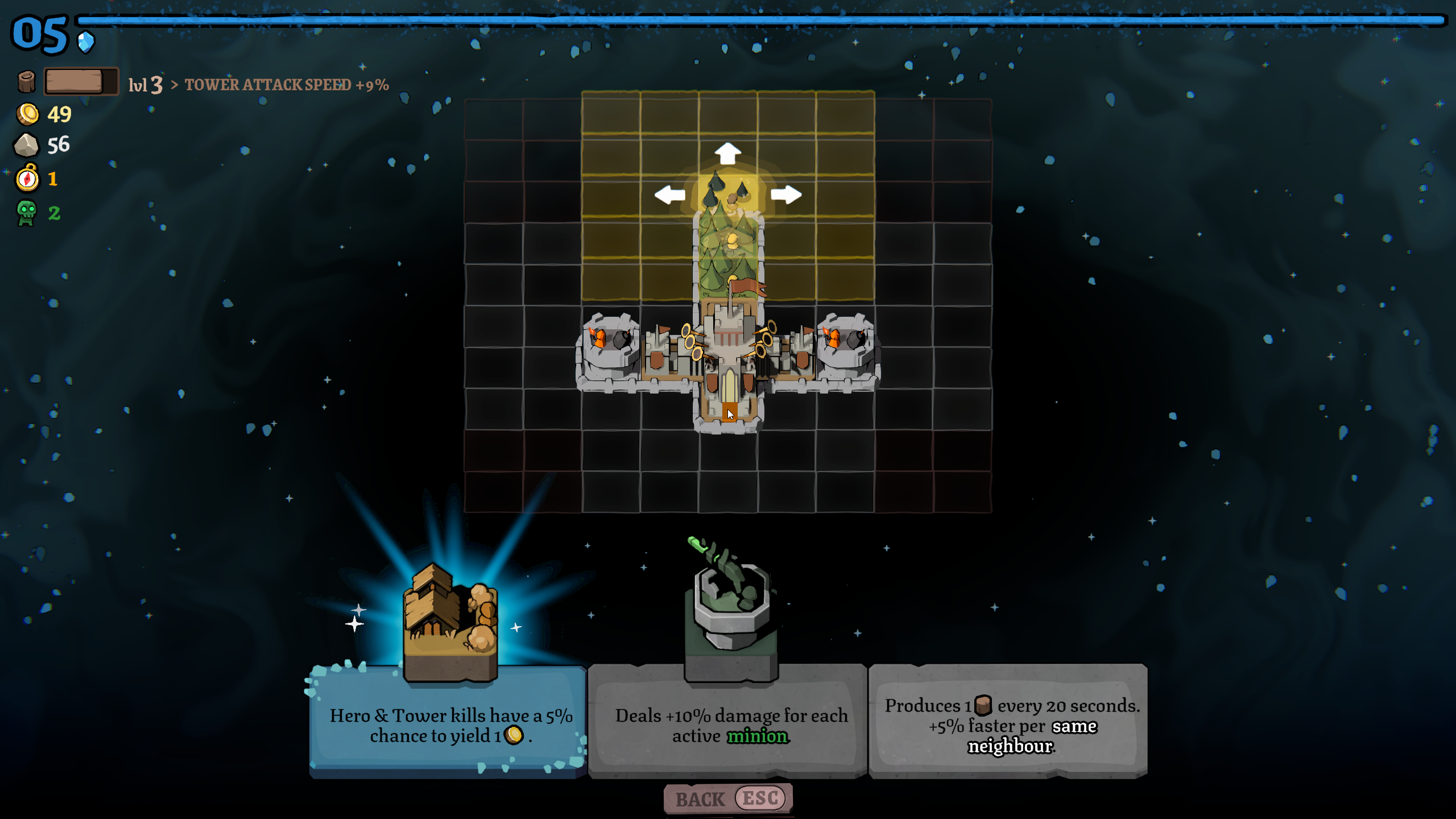This screenshot has height=819, width=1456.
Task: Pick the wood-producing building card
Action: (x=1008, y=721)
